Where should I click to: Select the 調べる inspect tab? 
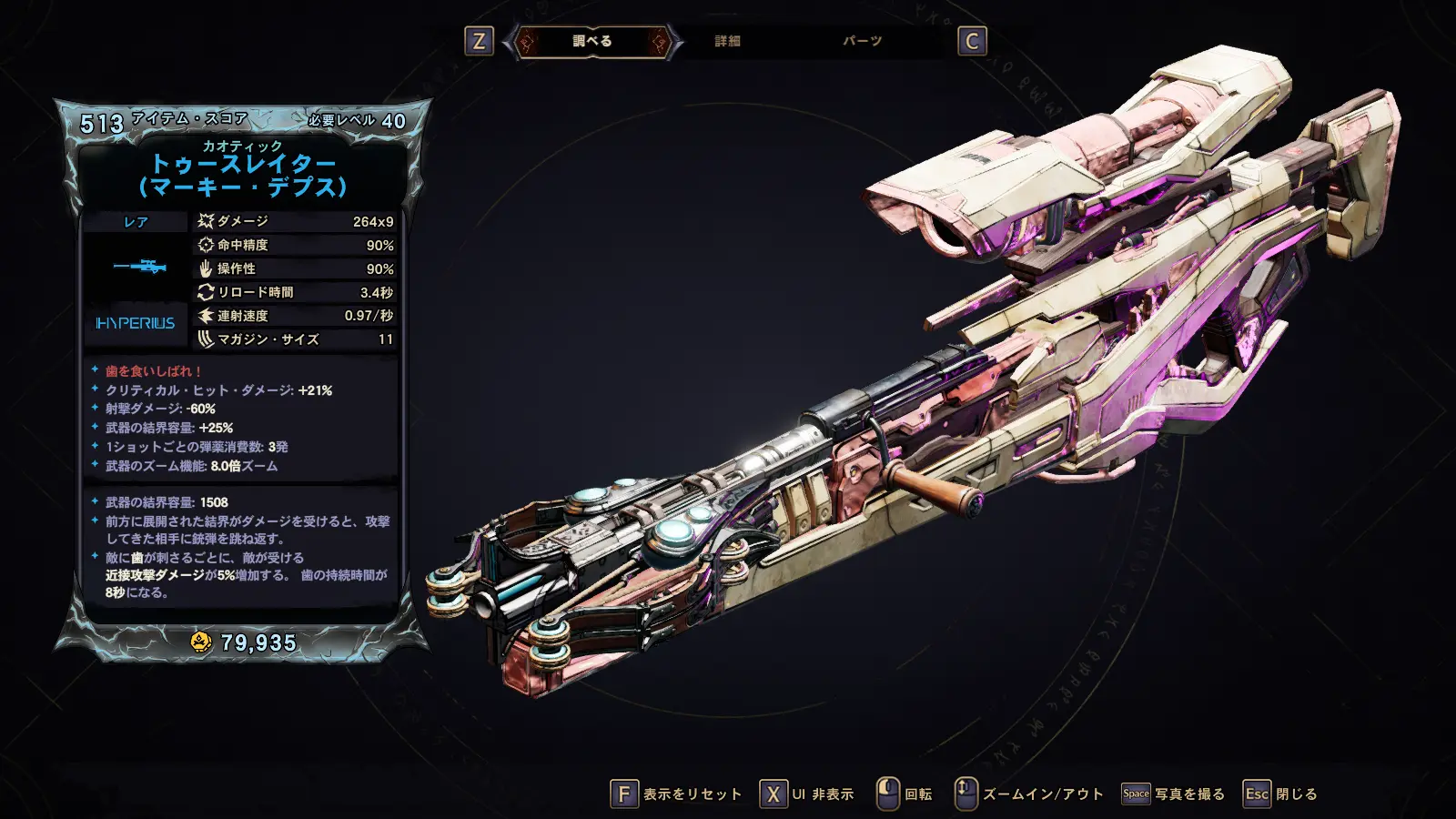pos(592,41)
